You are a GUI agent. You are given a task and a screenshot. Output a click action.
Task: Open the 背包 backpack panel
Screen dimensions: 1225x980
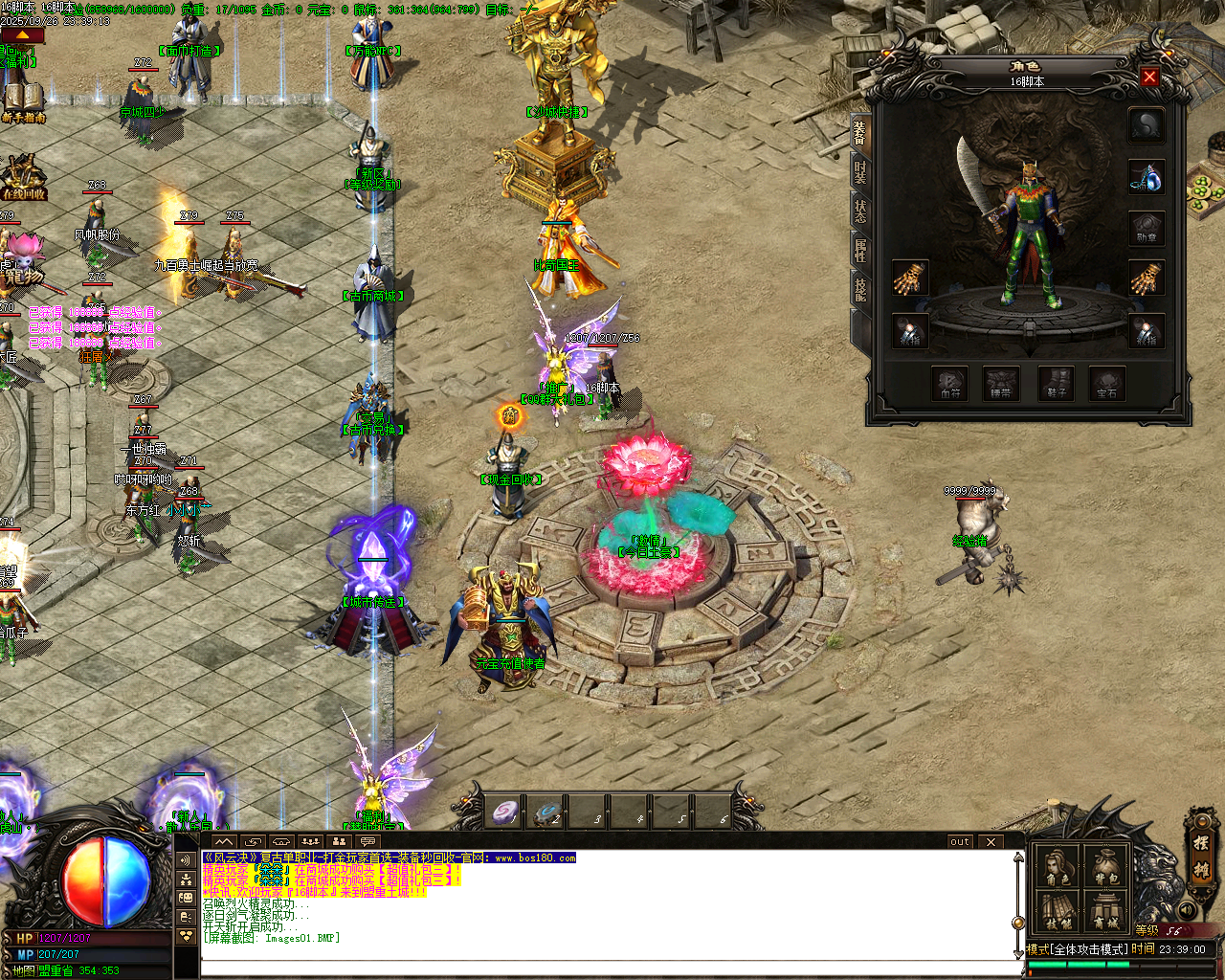click(x=1104, y=865)
